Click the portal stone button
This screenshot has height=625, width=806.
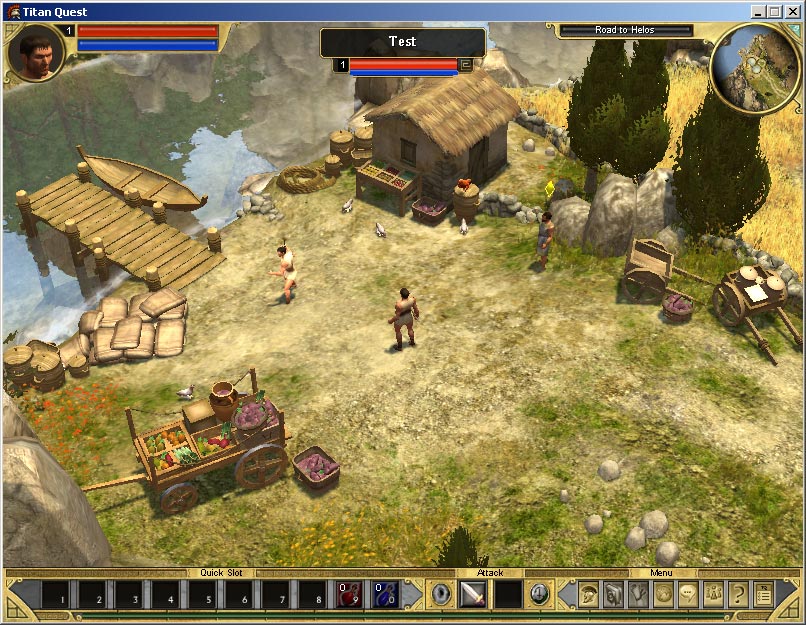click(x=441, y=593)
